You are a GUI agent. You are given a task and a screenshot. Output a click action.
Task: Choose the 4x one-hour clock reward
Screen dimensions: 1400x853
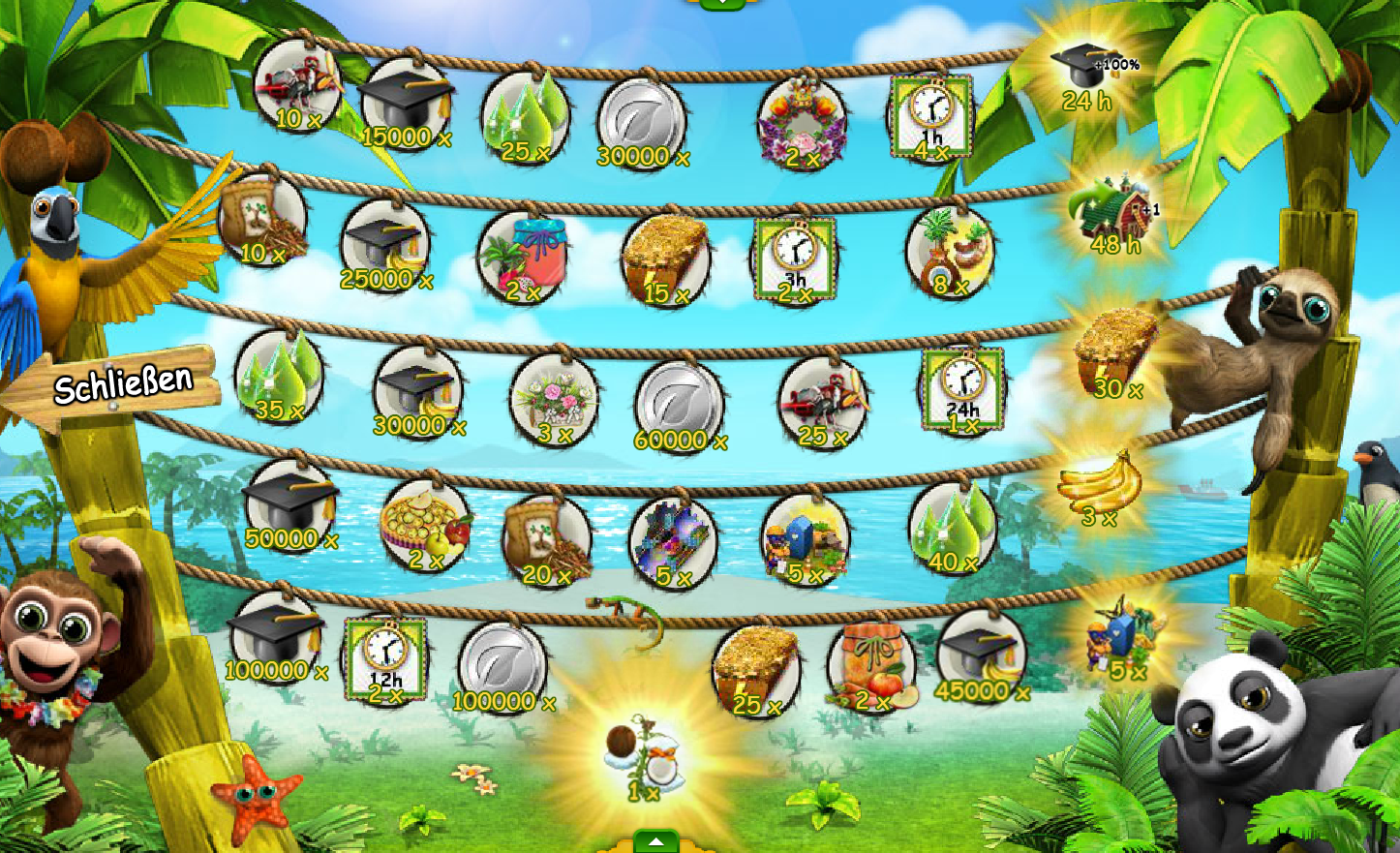point(931,119)
